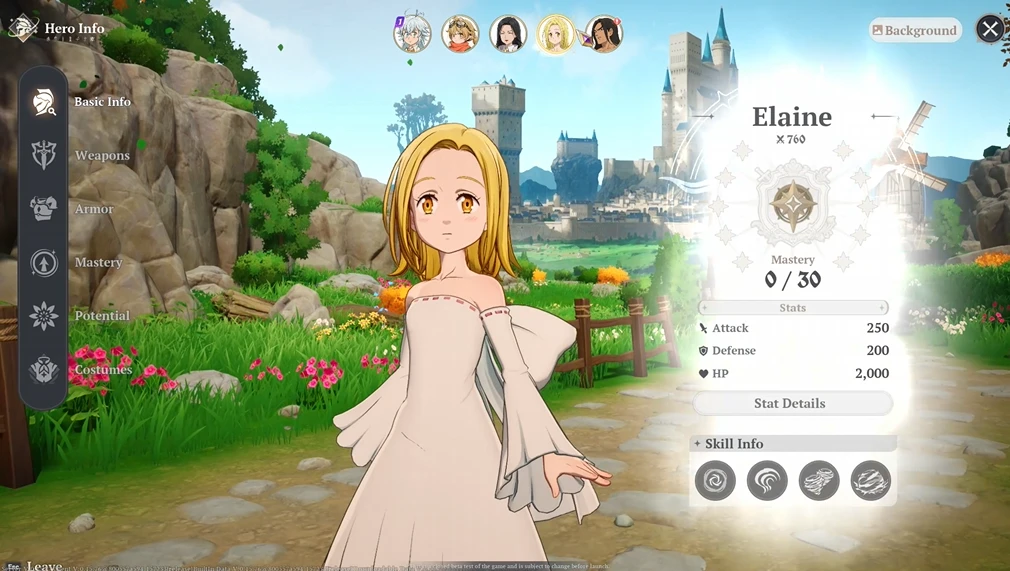
Task: Pick the black-haired woman hero portrait
Action: [508, 33]
